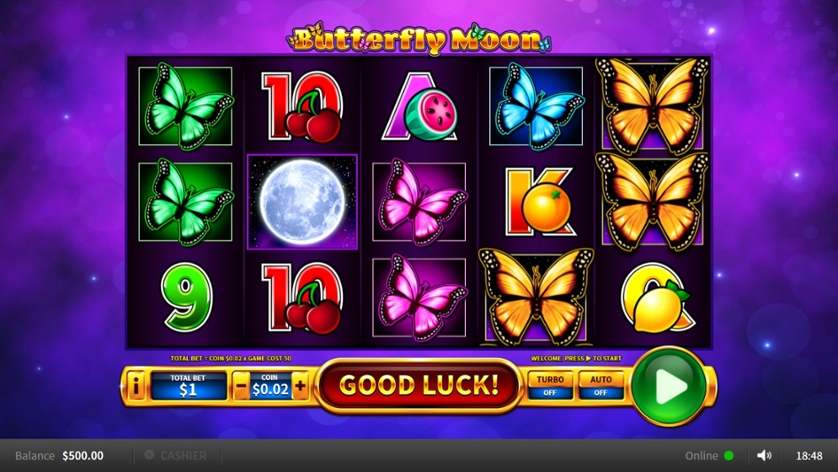
Task: Open the Cashier
Action: point(176,455)
